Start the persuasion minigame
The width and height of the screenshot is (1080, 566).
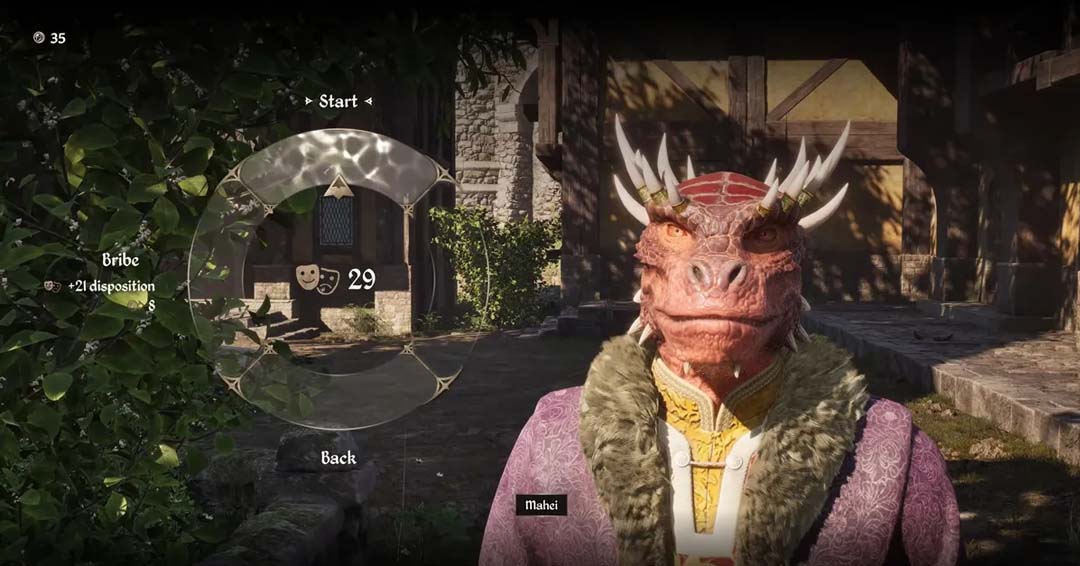point(338,101)
